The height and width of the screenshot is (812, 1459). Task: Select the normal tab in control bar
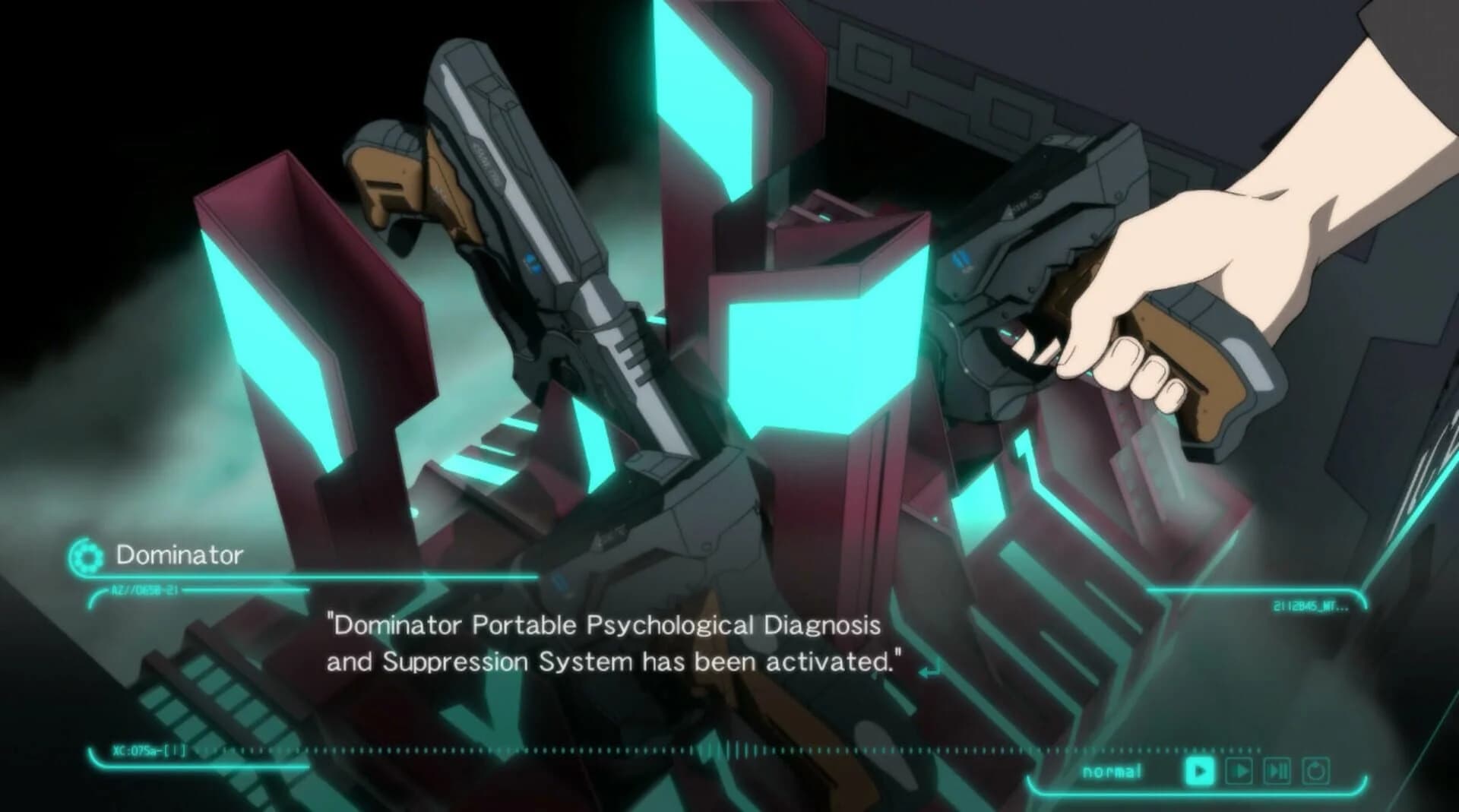(1112, 771)
